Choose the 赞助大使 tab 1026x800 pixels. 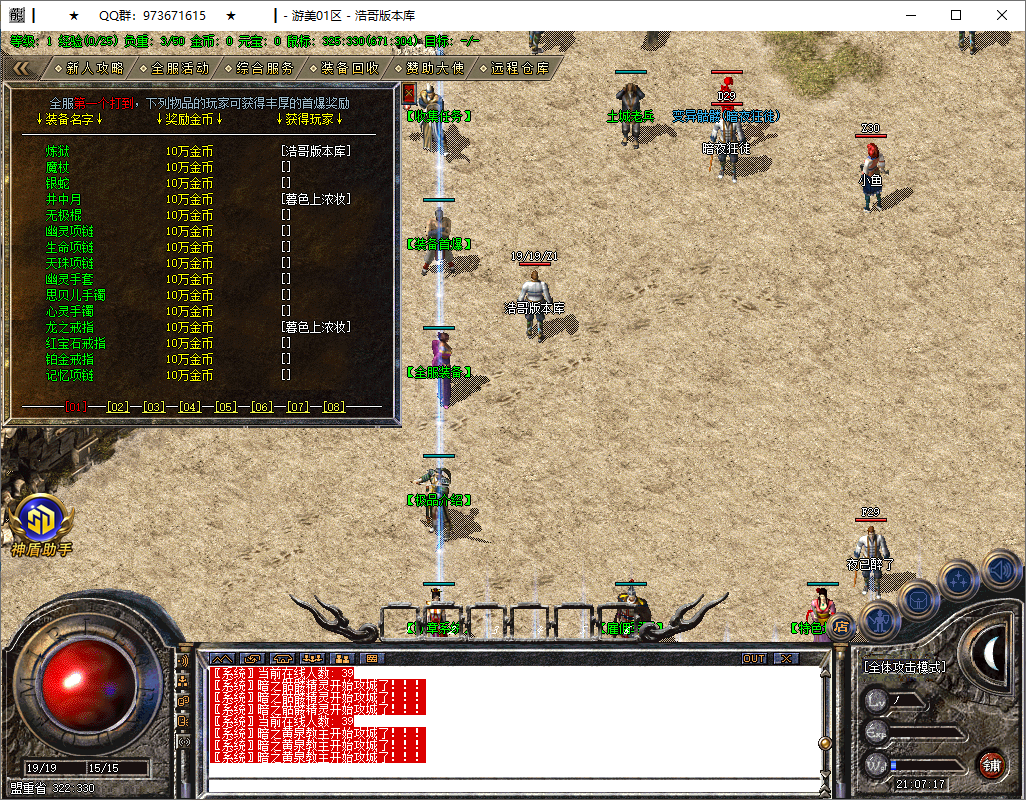[435, 68]
